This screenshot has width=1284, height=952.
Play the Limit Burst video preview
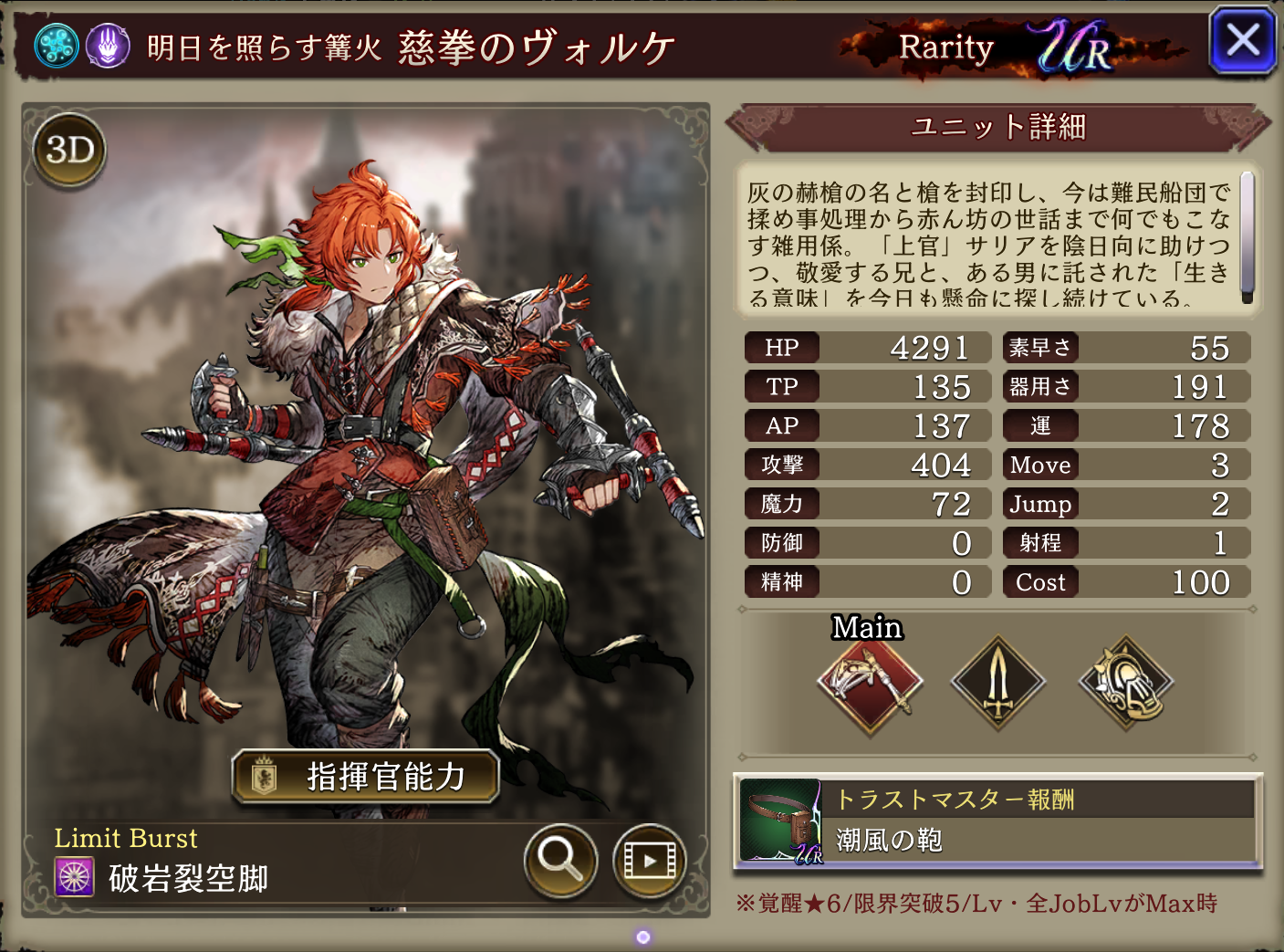click(649, 860)
